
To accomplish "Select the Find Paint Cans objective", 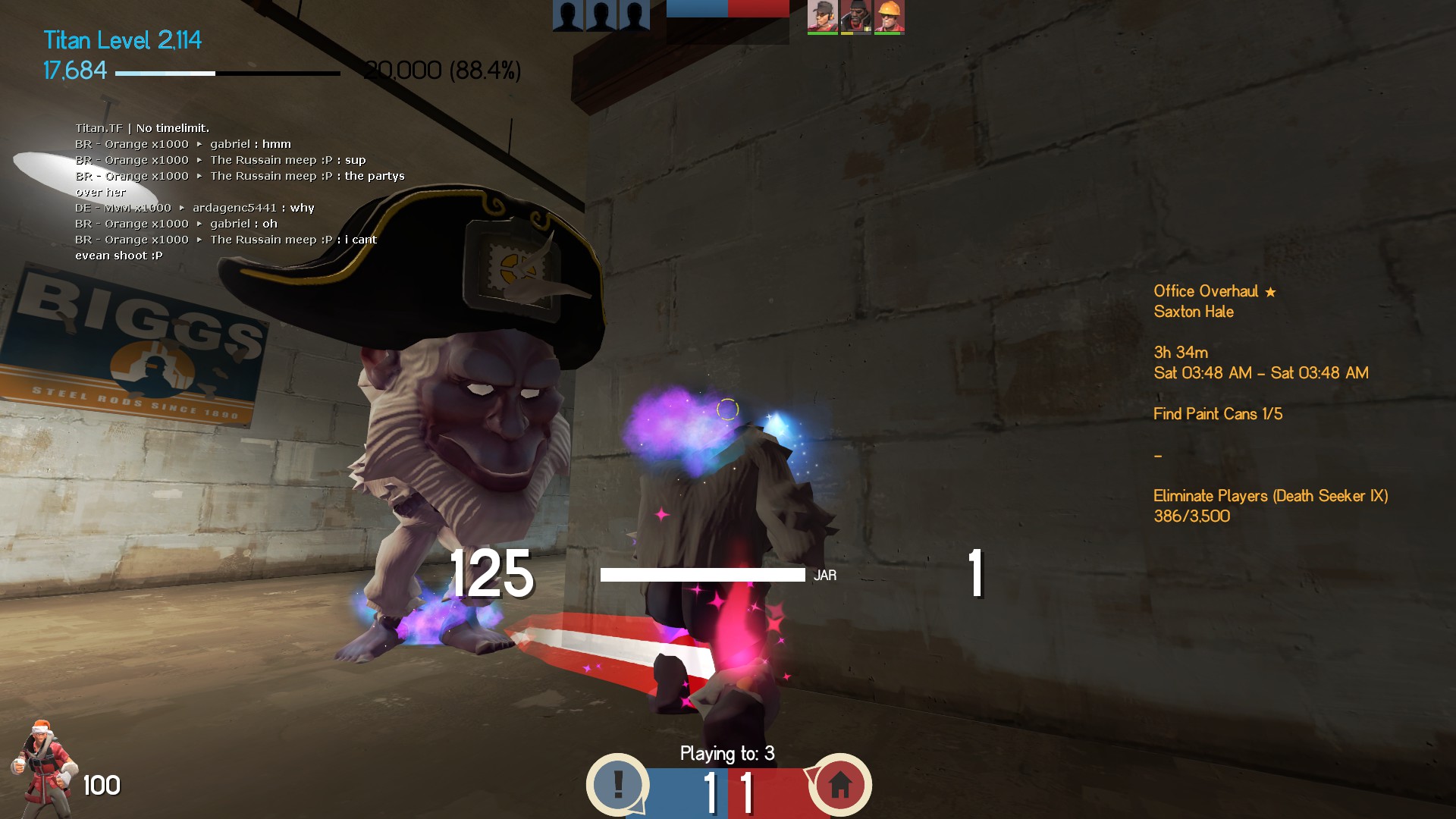I will [1217, 414].
